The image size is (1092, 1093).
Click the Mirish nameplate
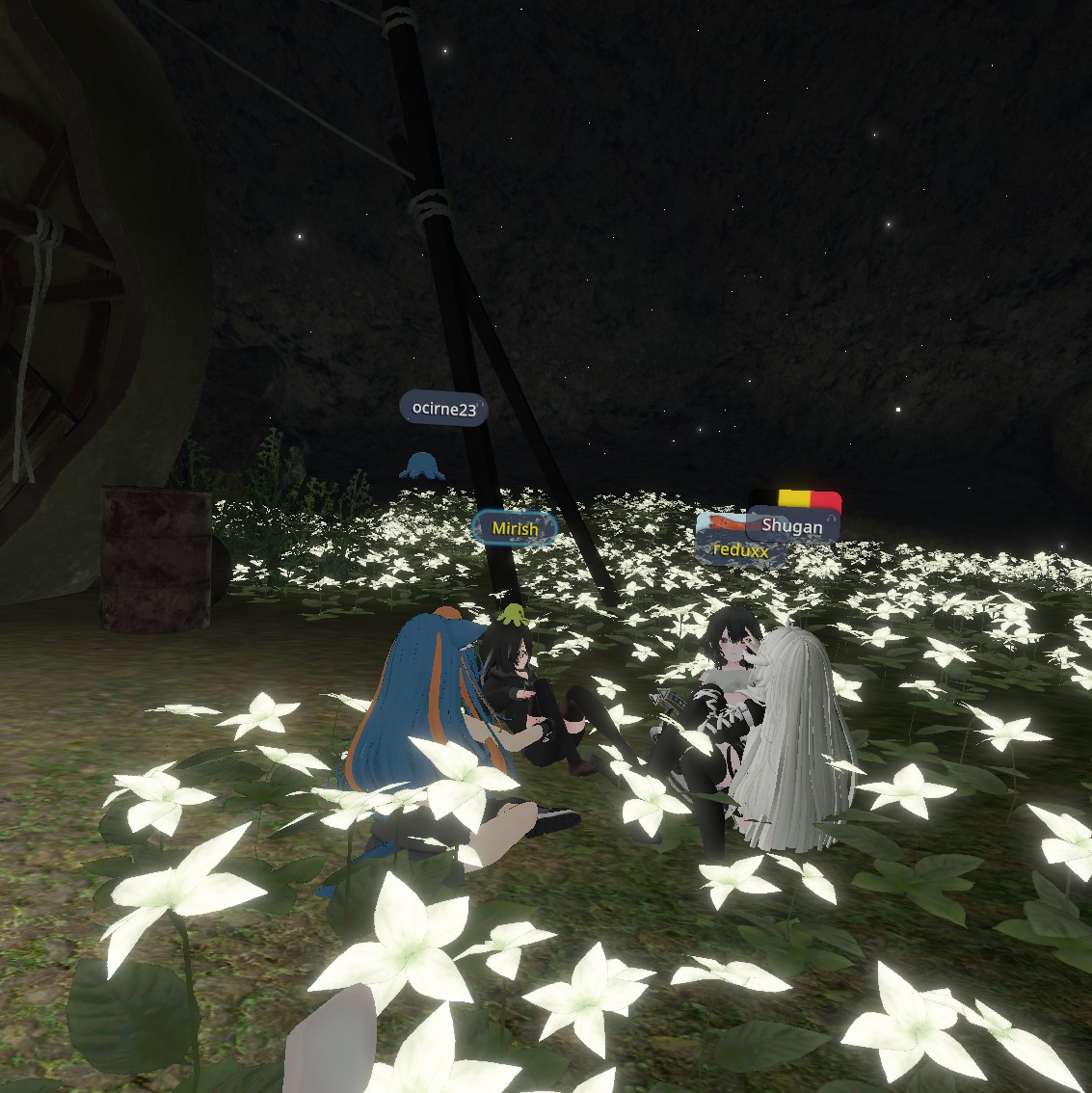coord(515,528)
